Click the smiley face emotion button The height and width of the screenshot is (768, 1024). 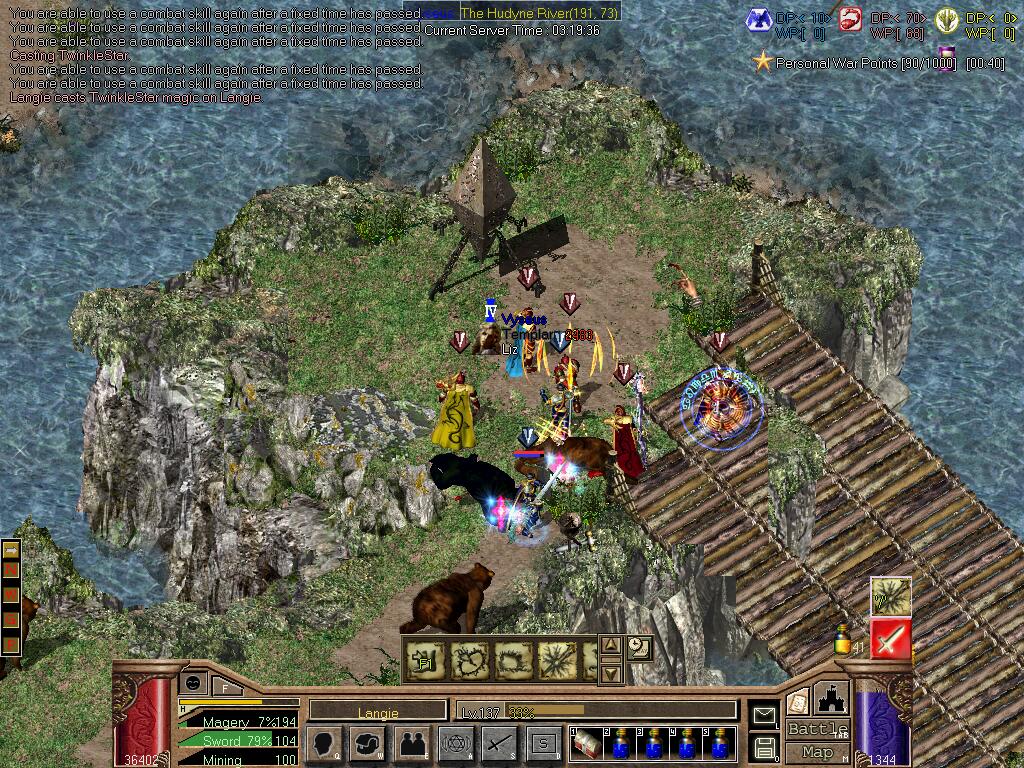[x=192, y=682]
